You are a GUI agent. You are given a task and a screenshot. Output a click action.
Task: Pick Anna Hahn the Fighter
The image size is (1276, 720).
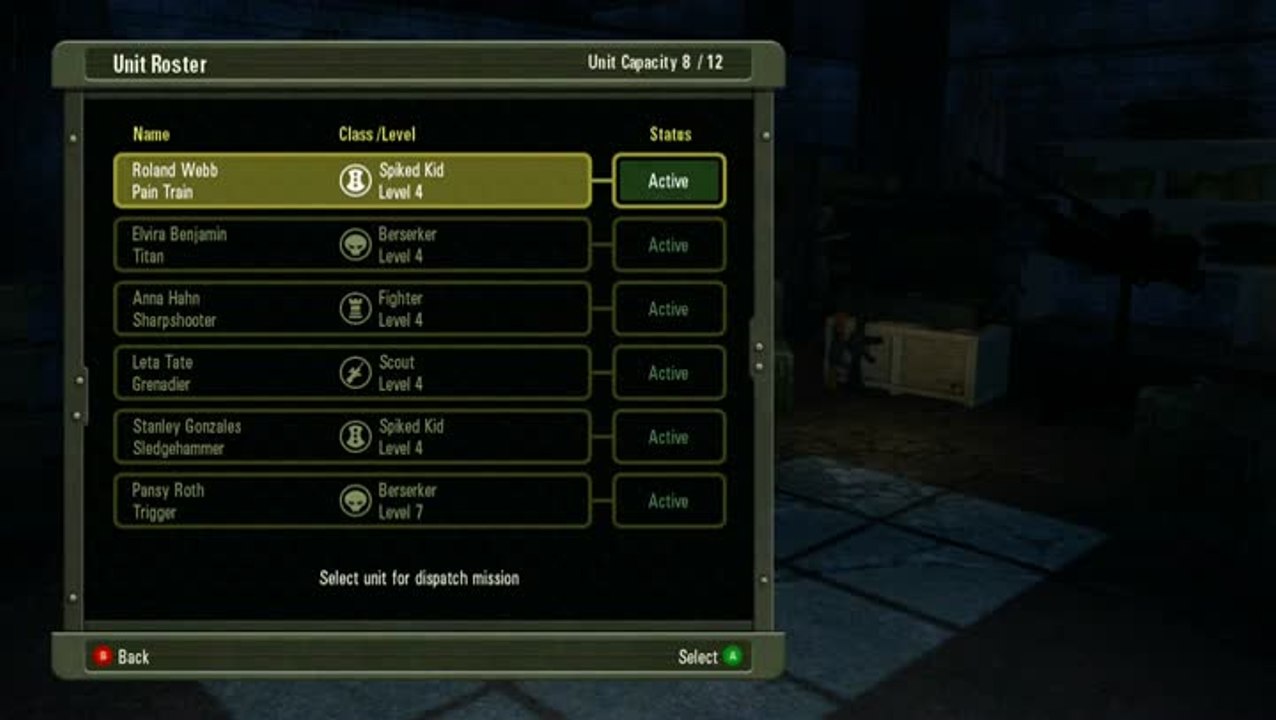point(352,309)
